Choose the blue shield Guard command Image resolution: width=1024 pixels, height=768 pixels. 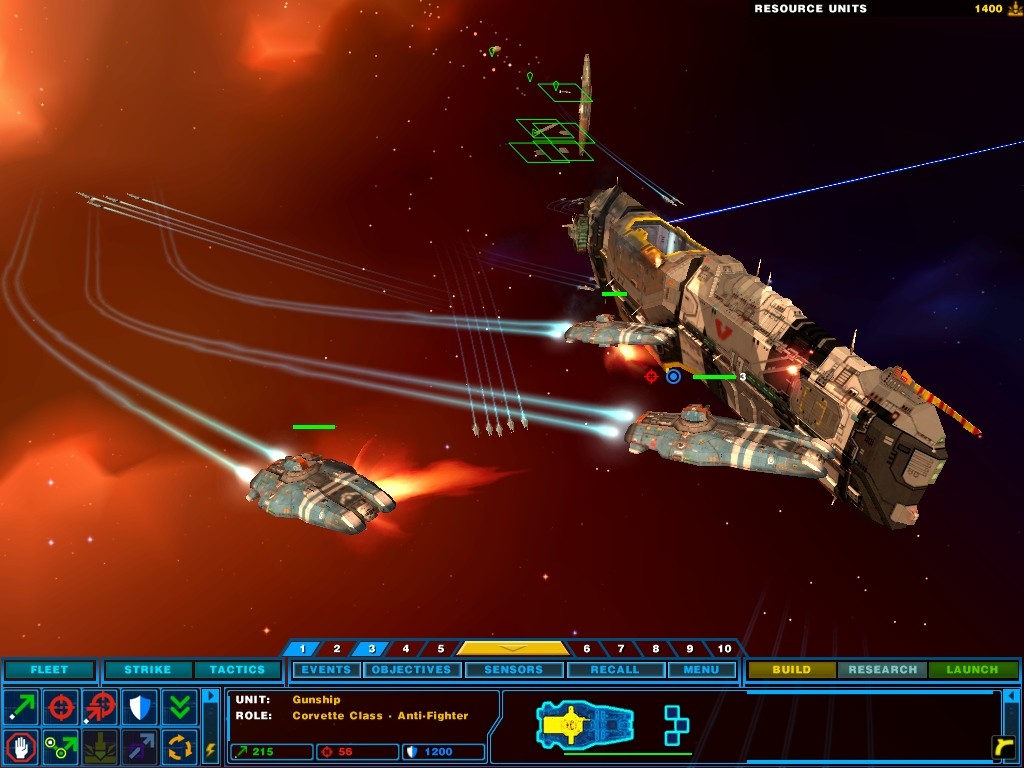(x=140, y=707)
